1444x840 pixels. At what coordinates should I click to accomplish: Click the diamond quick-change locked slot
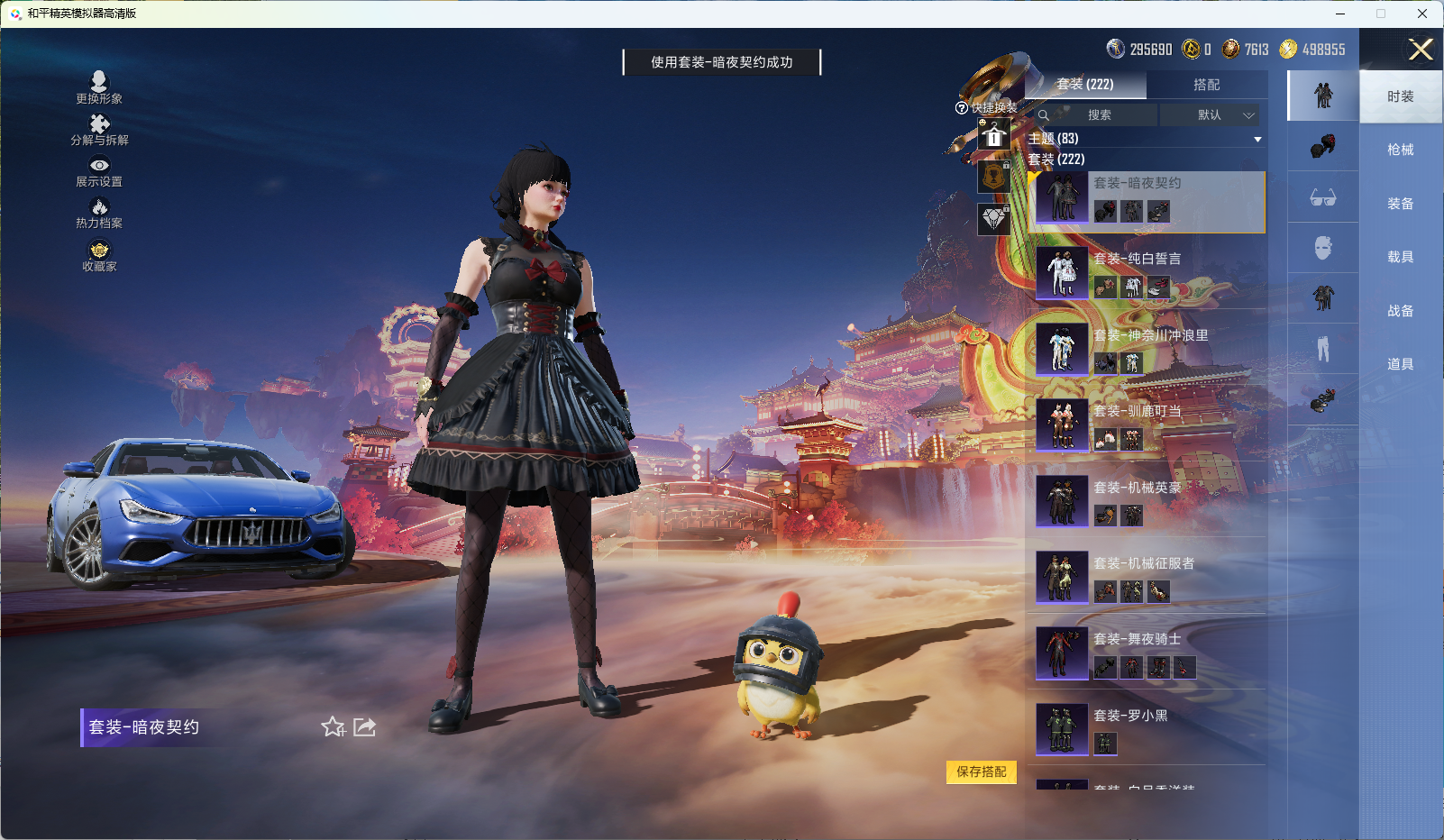click(x=994, y=216)
